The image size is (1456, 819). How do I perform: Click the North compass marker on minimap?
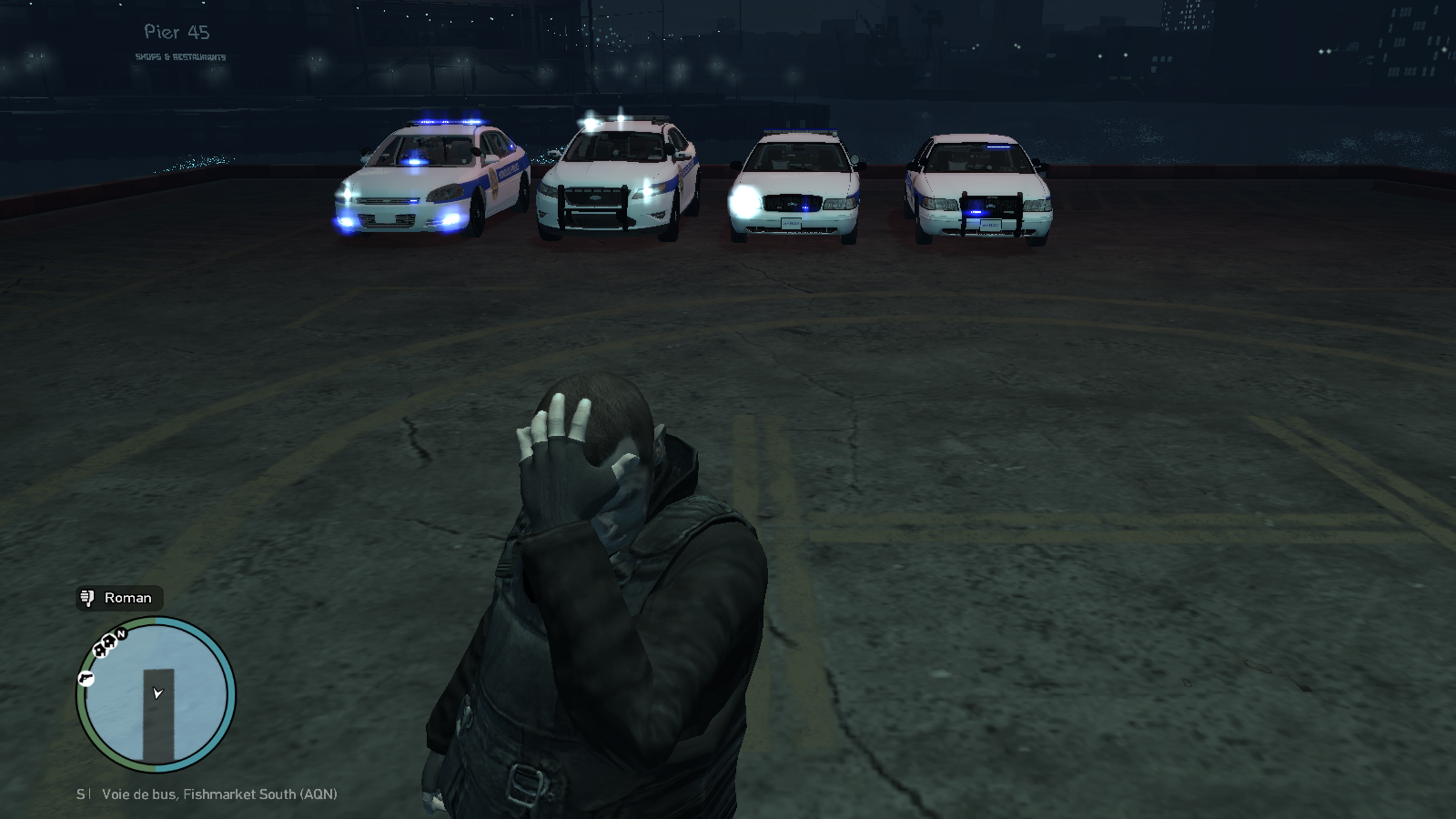coord(121,634)
